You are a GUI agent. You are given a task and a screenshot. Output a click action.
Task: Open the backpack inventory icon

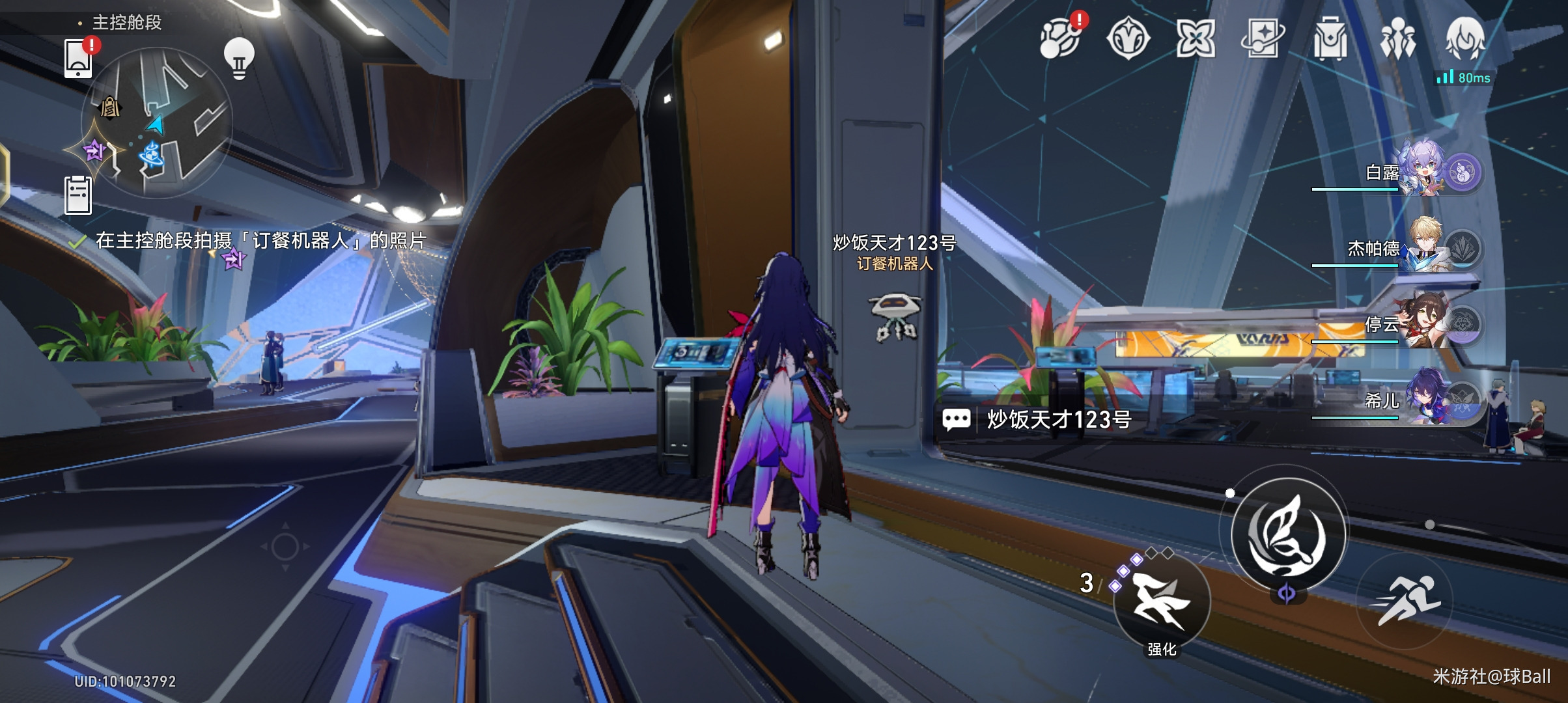(x=1330, y=38)
